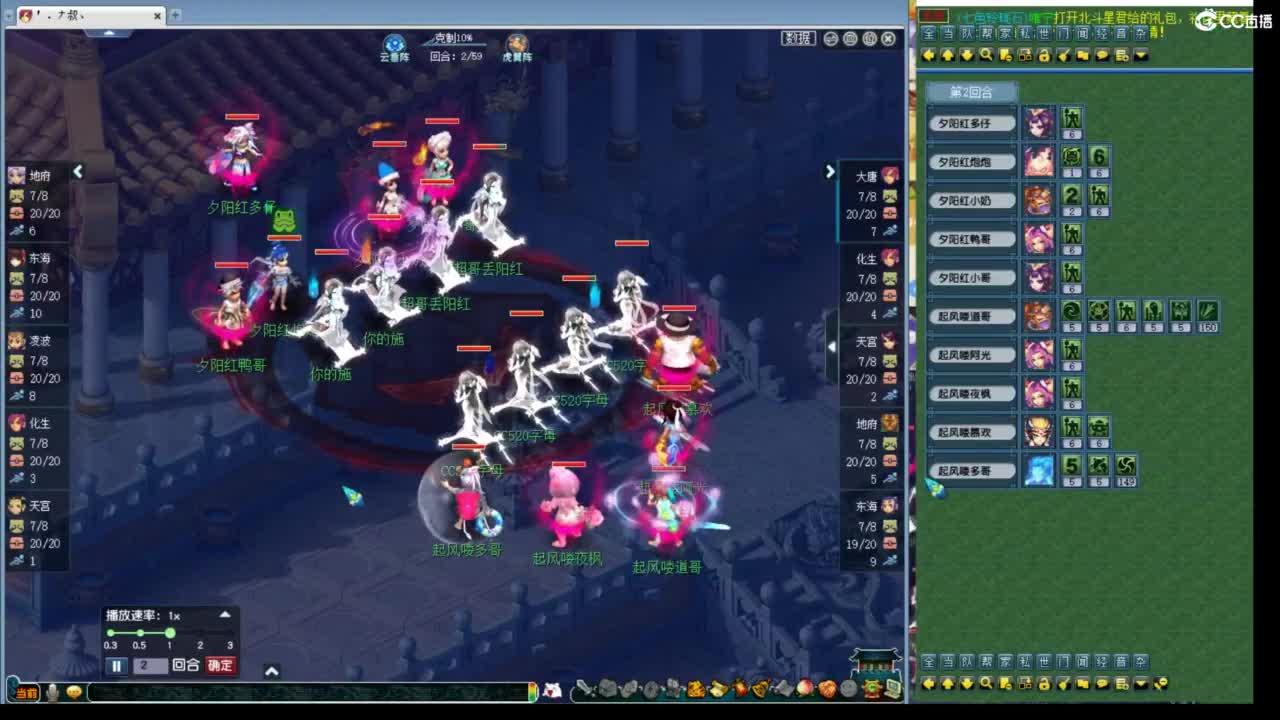The width and height of the screenshot is (1280, 720).
Task: Open the dropdown arrow at the chat toolbar end
Action: [1141, 55]
